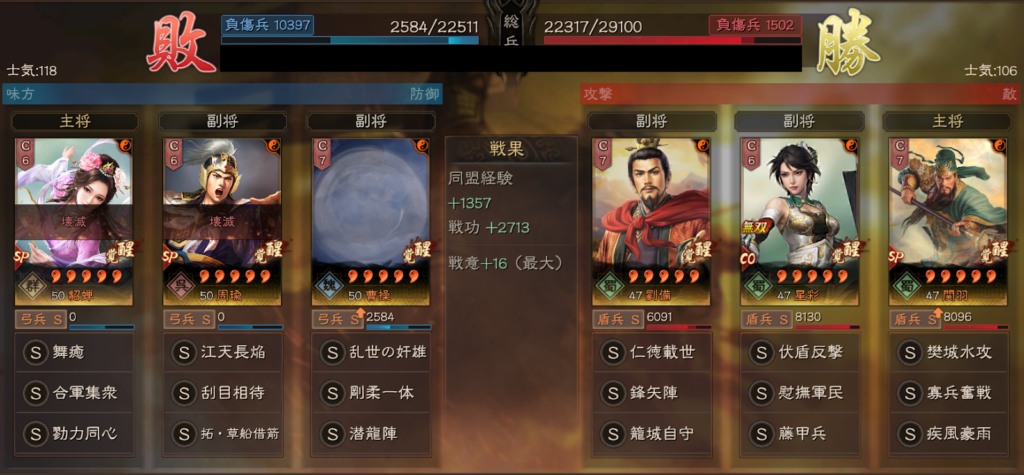Select the 疾風豪雨 skill
This screenshot has width=1024, height=475.
click(947, 434)
